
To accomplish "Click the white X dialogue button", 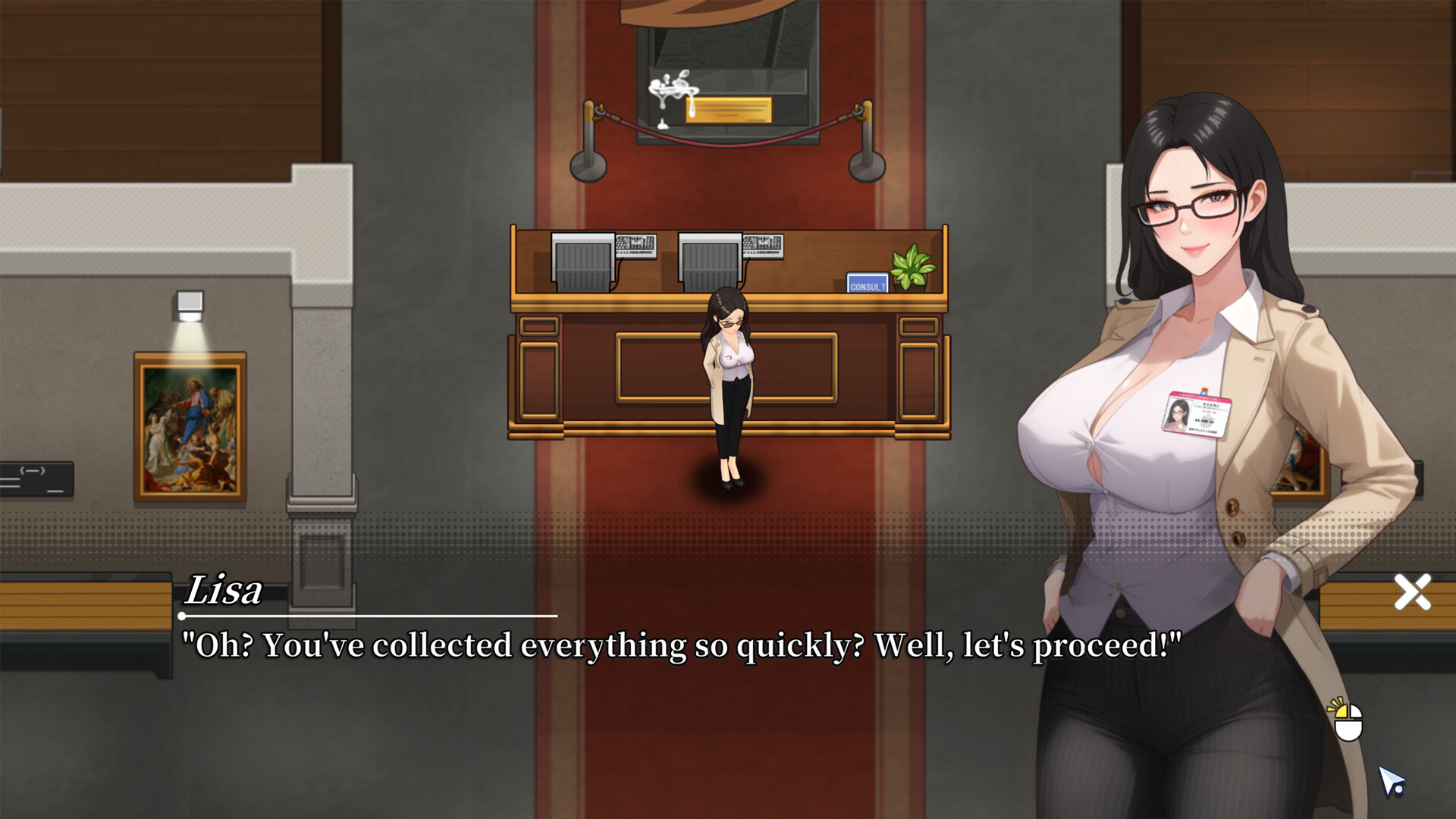I will (1412, 592).
